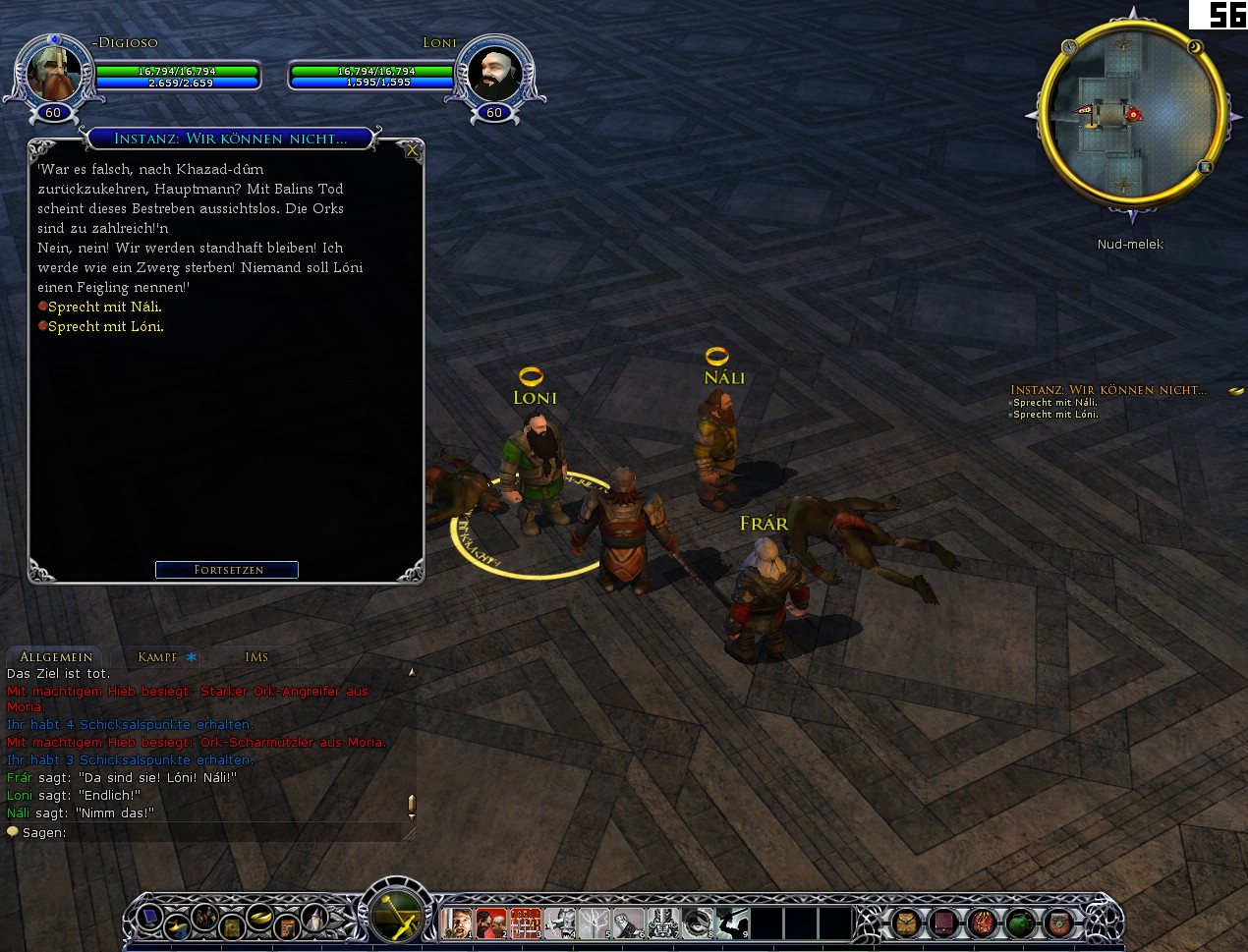Select the Allgemein chat tab
This screenshot has width=1248, height=952.
coord(56,657)
